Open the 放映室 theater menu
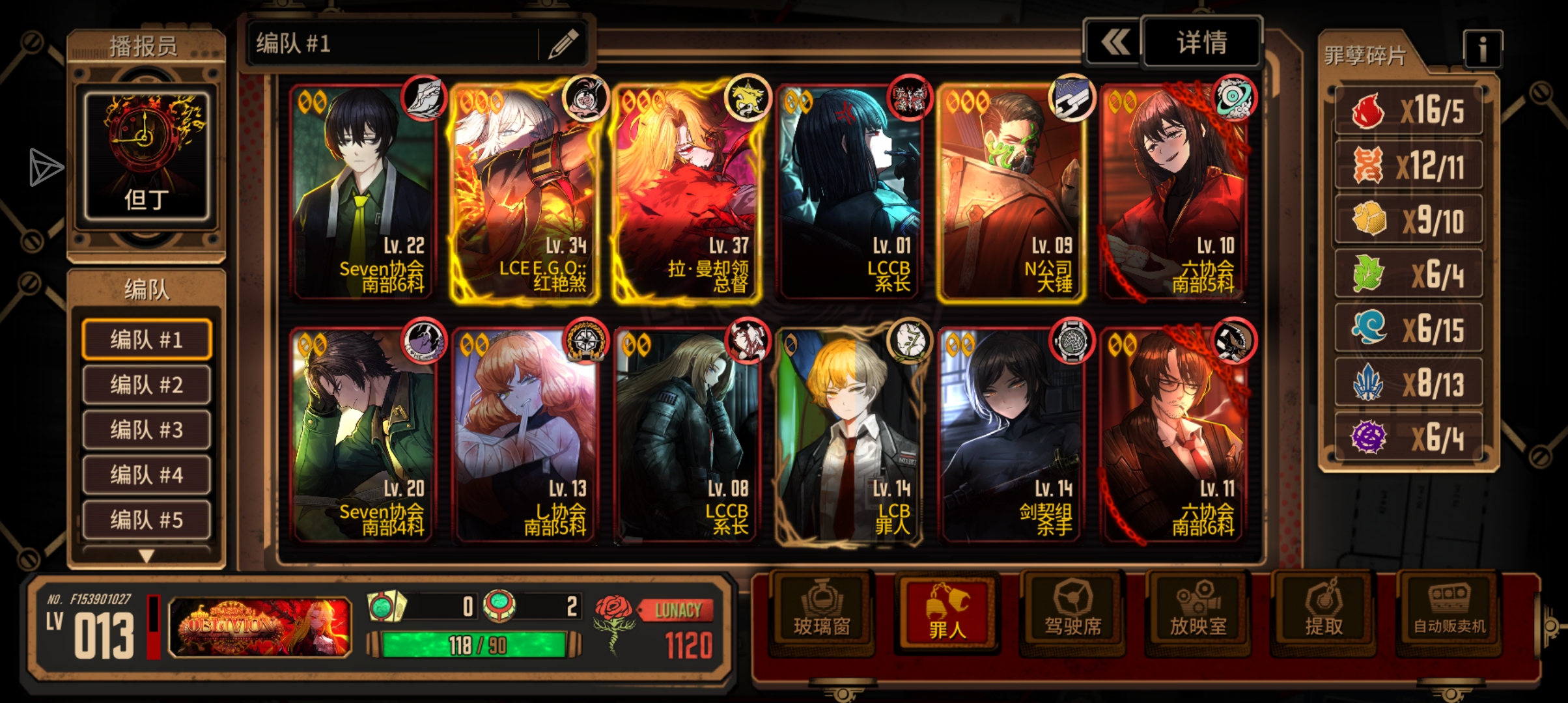 coord(1198,612)
